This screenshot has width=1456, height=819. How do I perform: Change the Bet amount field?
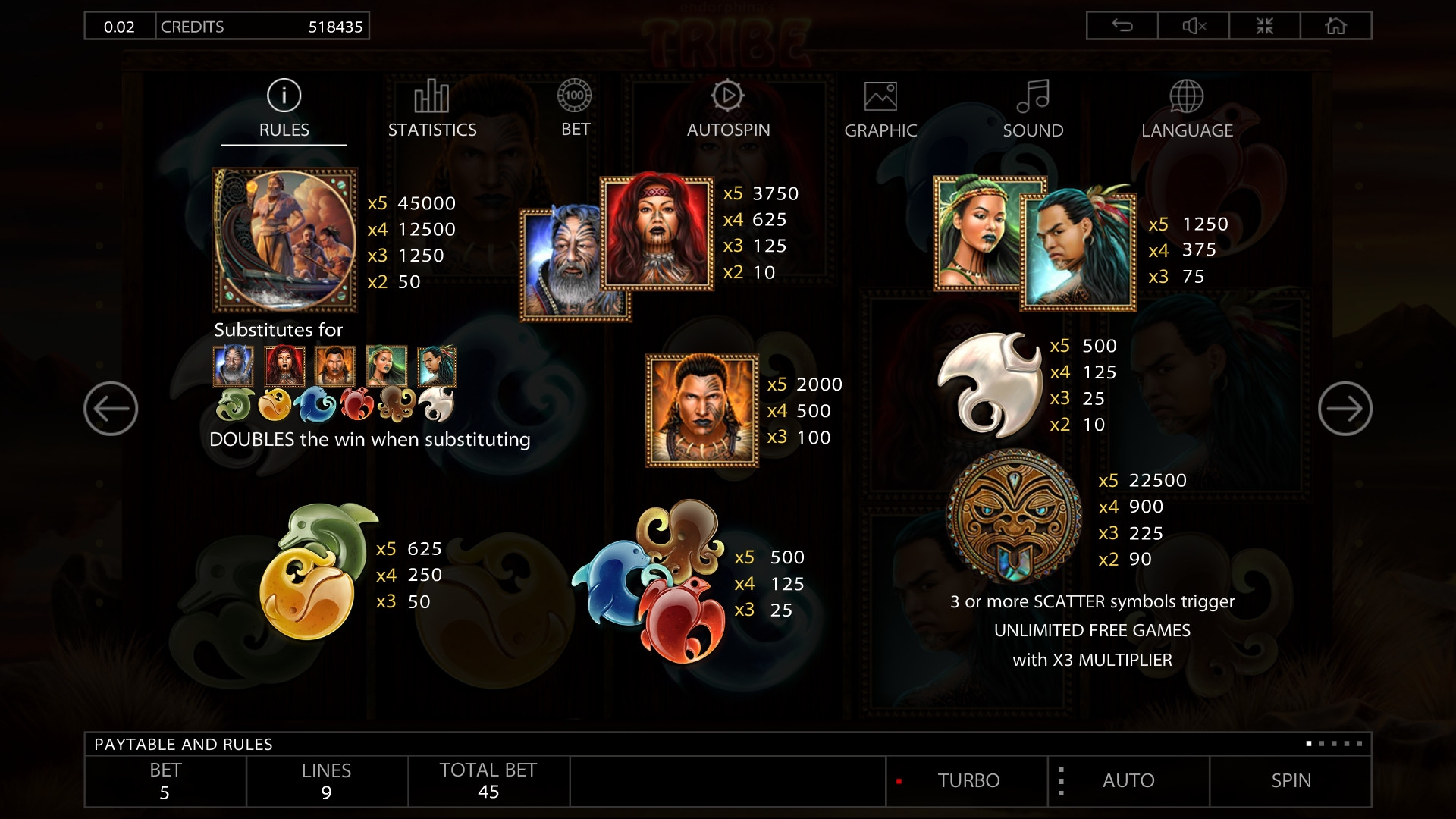pos(165,781)
